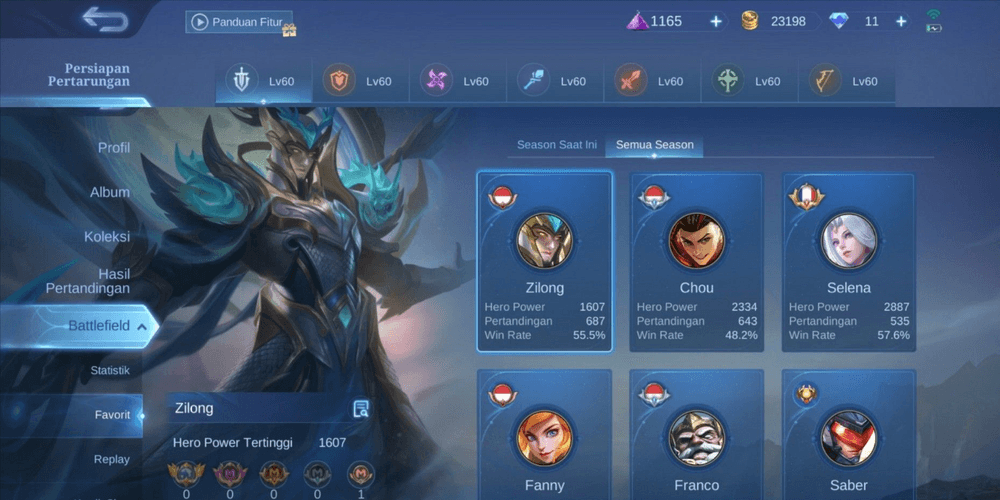1000x500 pixels.
Task: Open Zilong detail search icon
Action: click(x=361, y=408)
